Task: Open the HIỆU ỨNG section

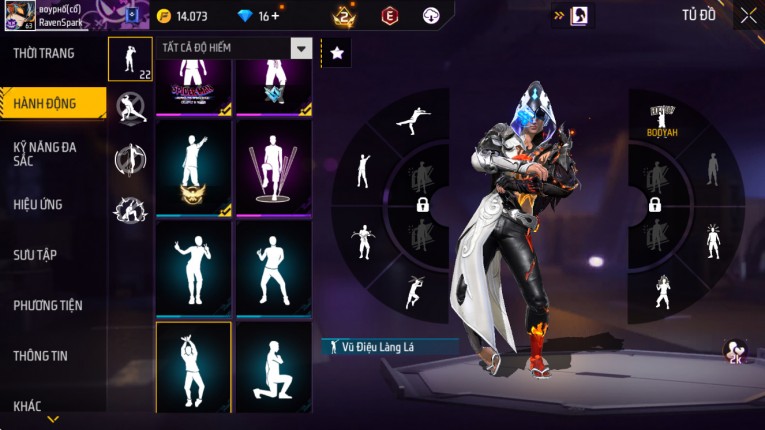Action: [x=38, y=204]
